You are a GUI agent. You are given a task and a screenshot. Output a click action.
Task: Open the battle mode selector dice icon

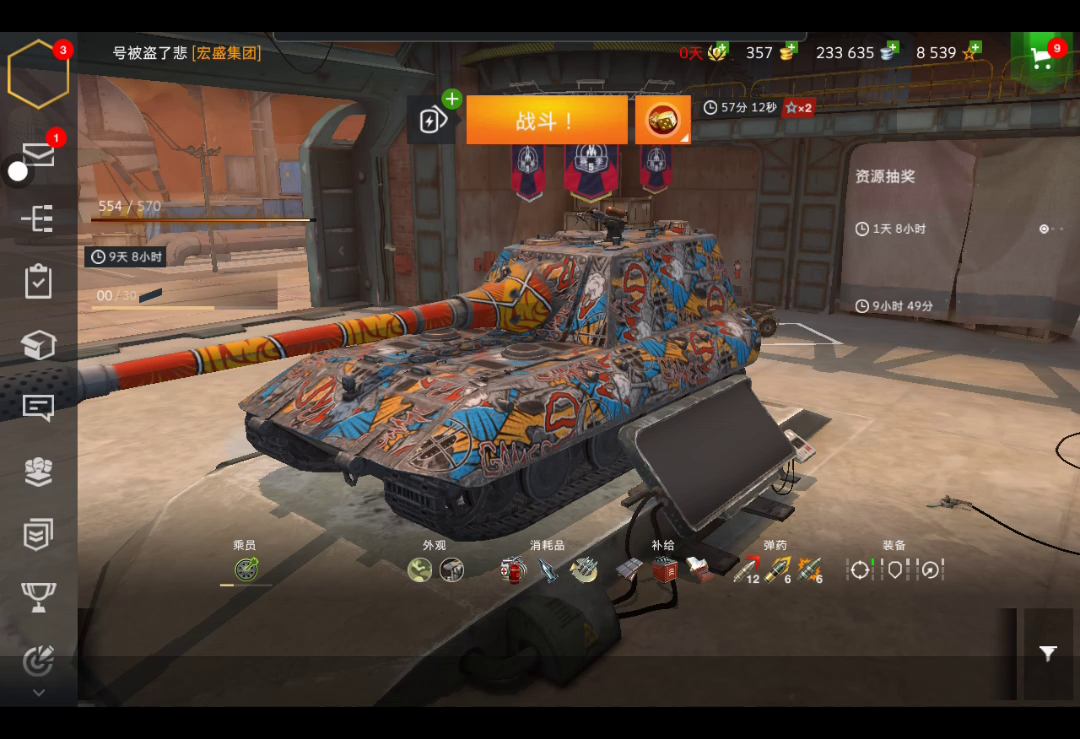662,120
